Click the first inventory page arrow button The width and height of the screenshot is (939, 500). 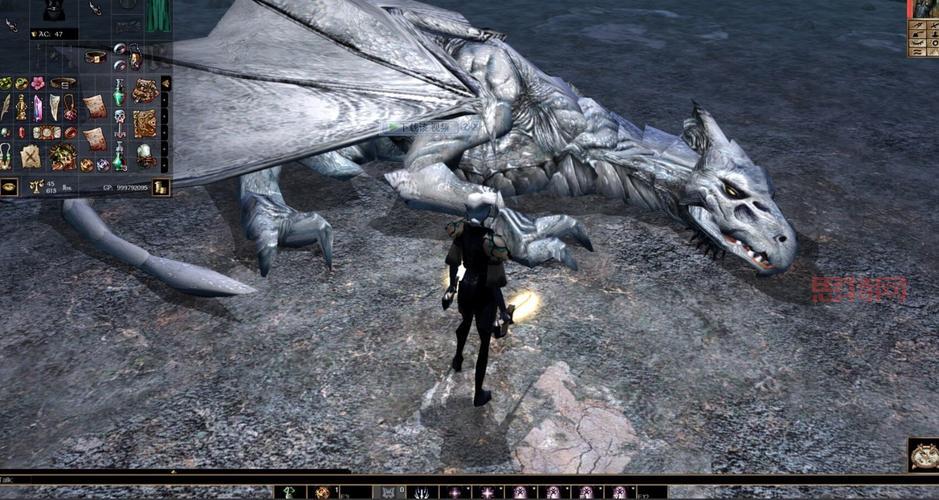click(166, 84)
